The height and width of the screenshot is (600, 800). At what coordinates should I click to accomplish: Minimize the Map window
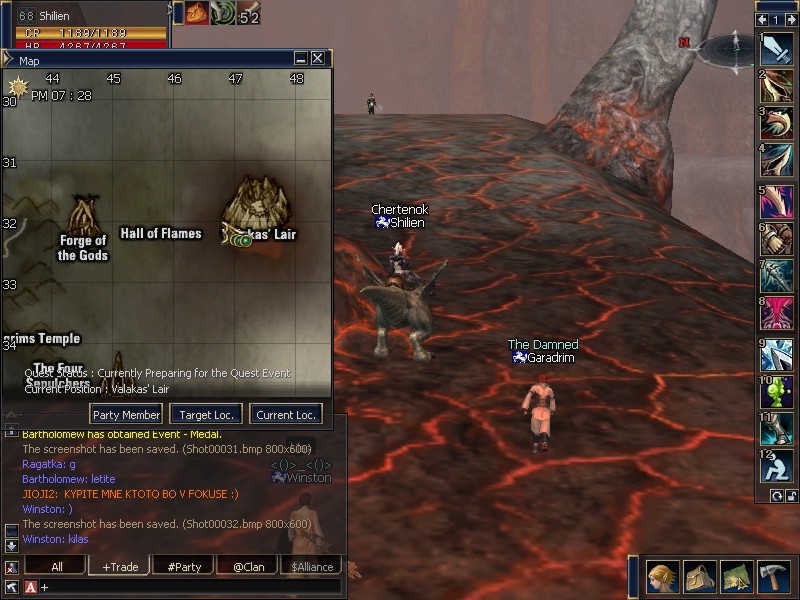click(x=301, y=59)
